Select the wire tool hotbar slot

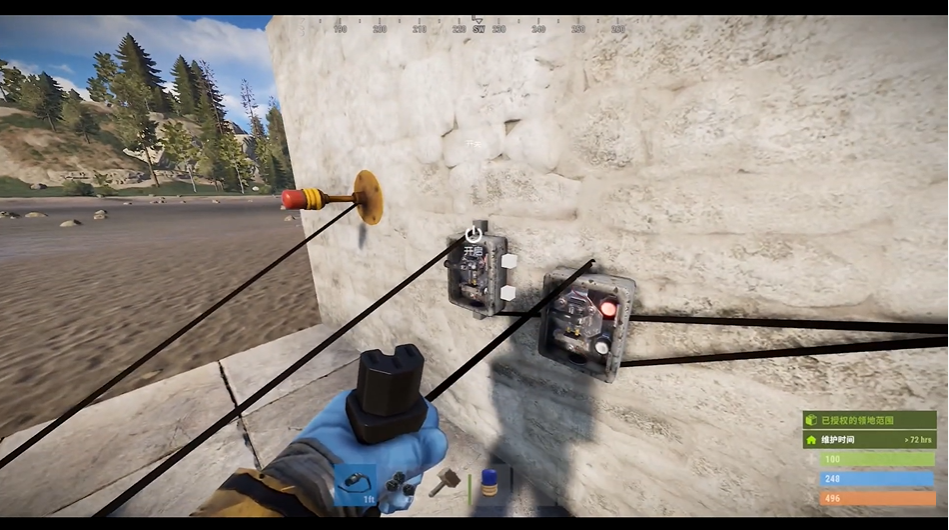355,485
